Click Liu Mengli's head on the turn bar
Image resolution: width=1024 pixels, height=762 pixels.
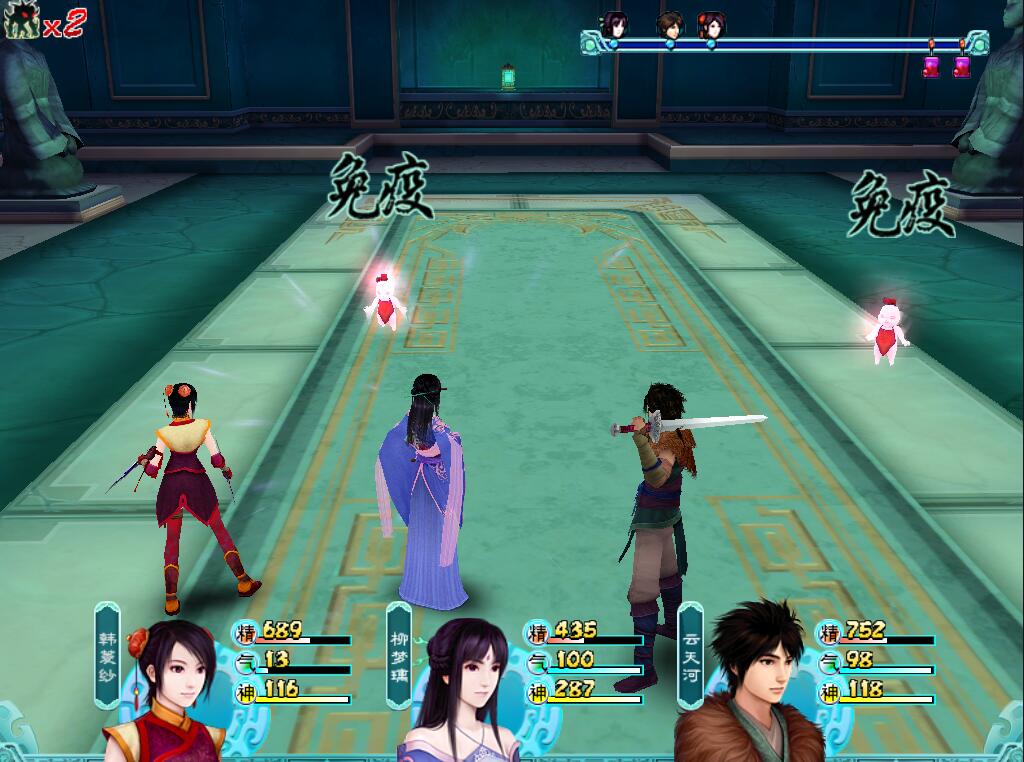pos(613,26)
